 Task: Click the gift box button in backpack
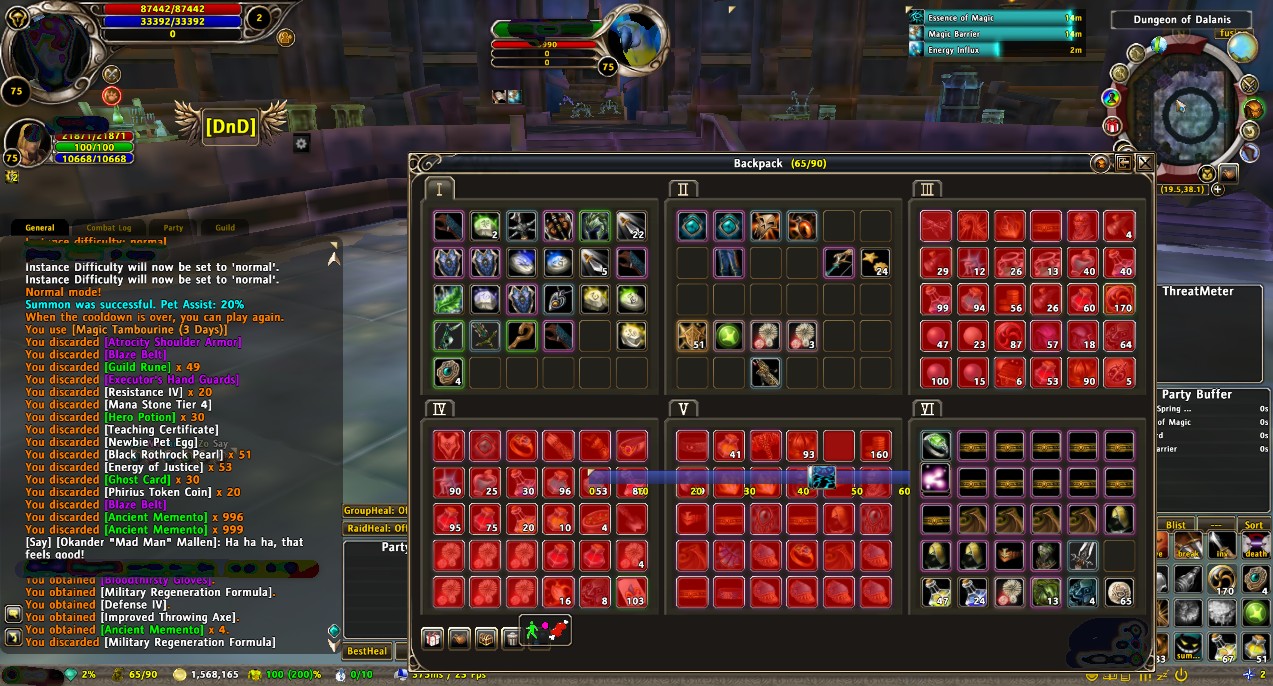point(432,637)
